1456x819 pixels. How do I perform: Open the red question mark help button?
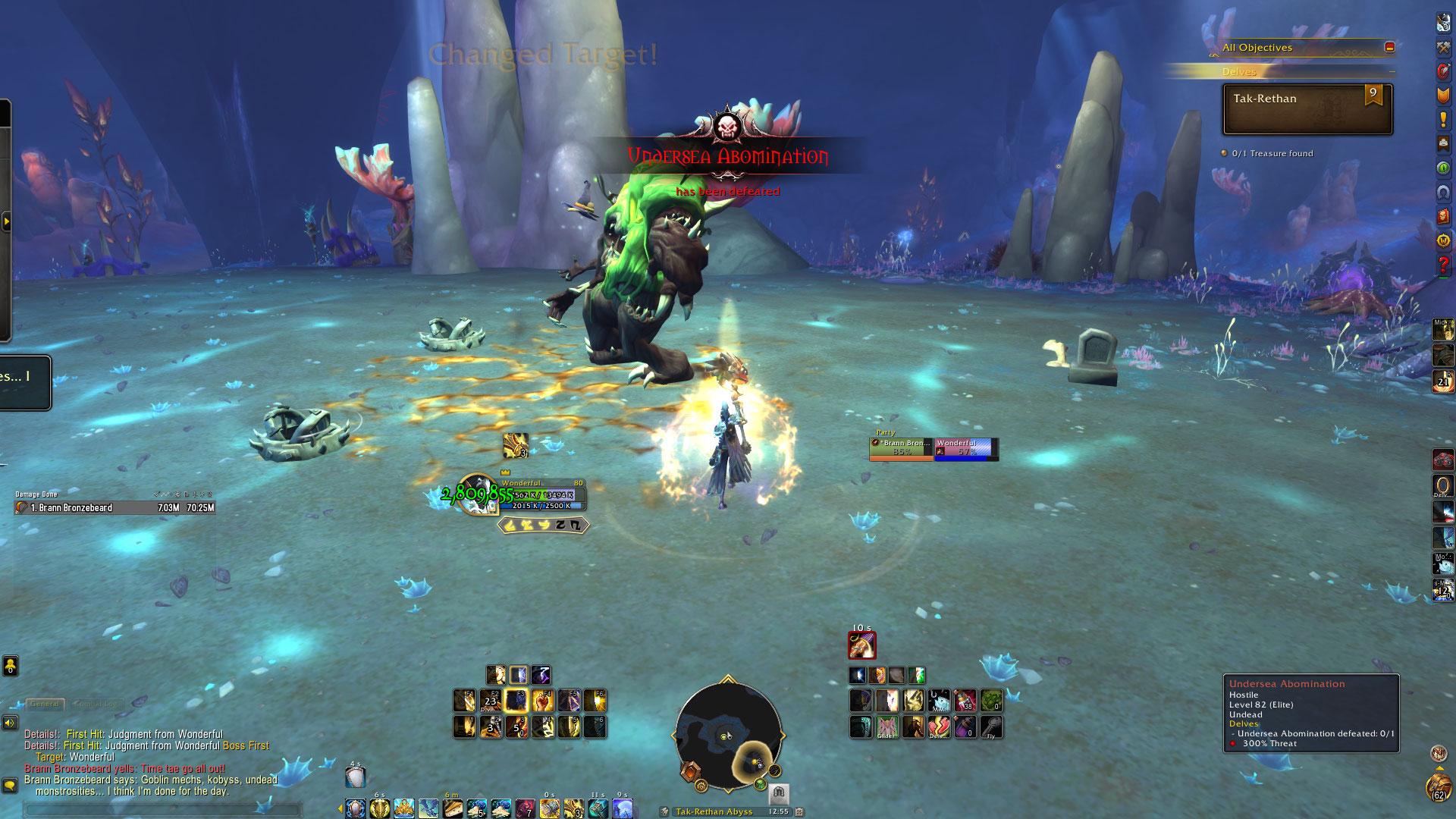click(1443, 265)
